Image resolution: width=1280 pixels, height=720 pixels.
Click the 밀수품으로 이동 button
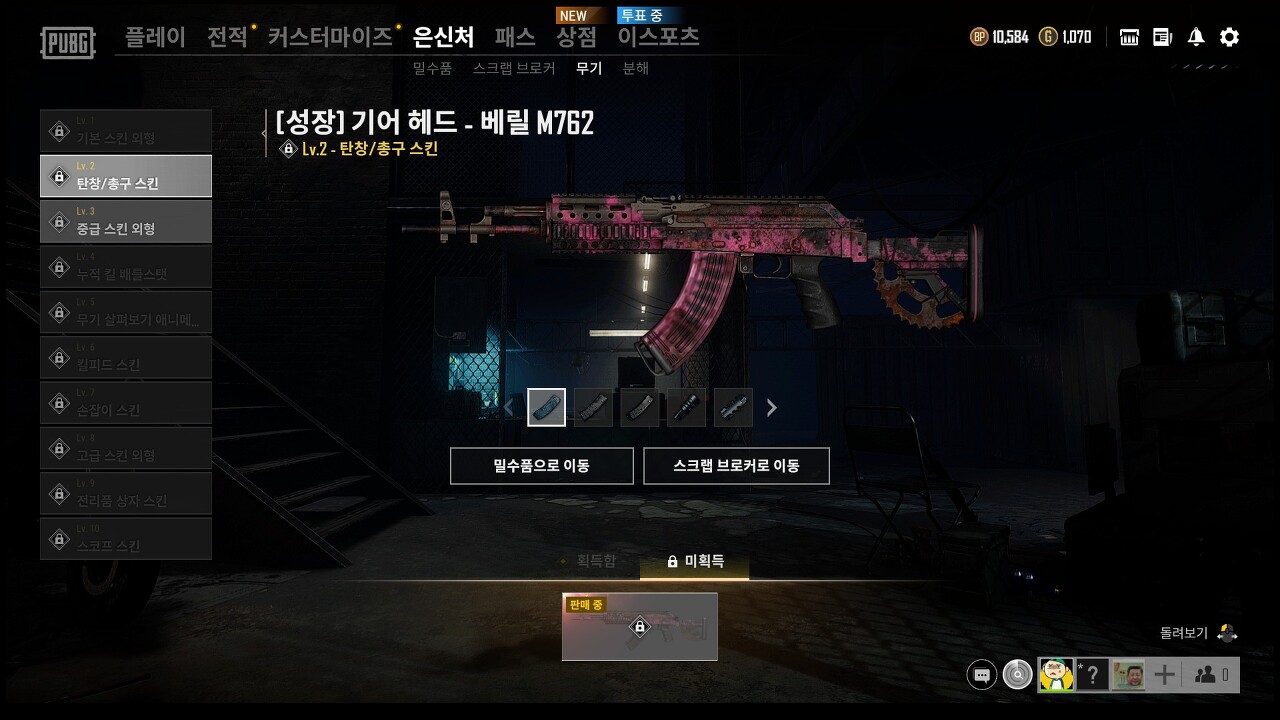click(x=541, y=465)
